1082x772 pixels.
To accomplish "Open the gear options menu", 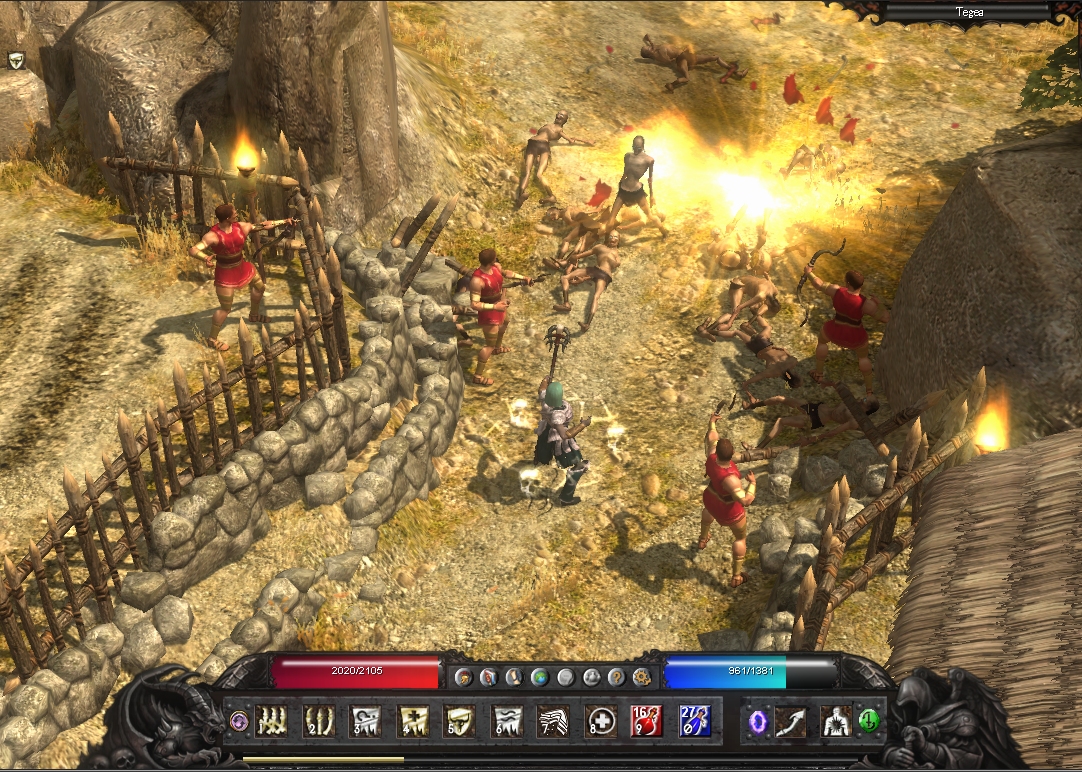I will coord(642,677).
